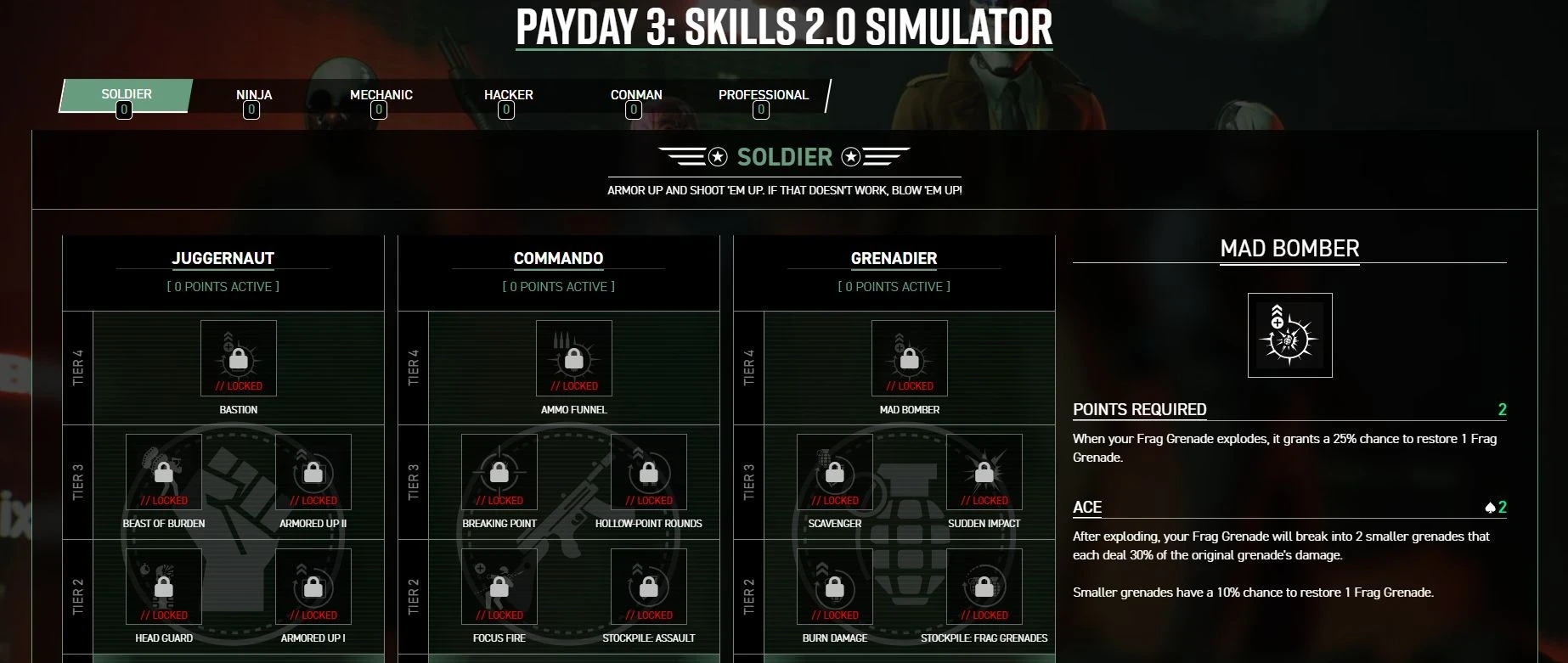The image size is (1568, 663).
Task: Choose the Burn Damage skill
Action: [x=835, y=587]
